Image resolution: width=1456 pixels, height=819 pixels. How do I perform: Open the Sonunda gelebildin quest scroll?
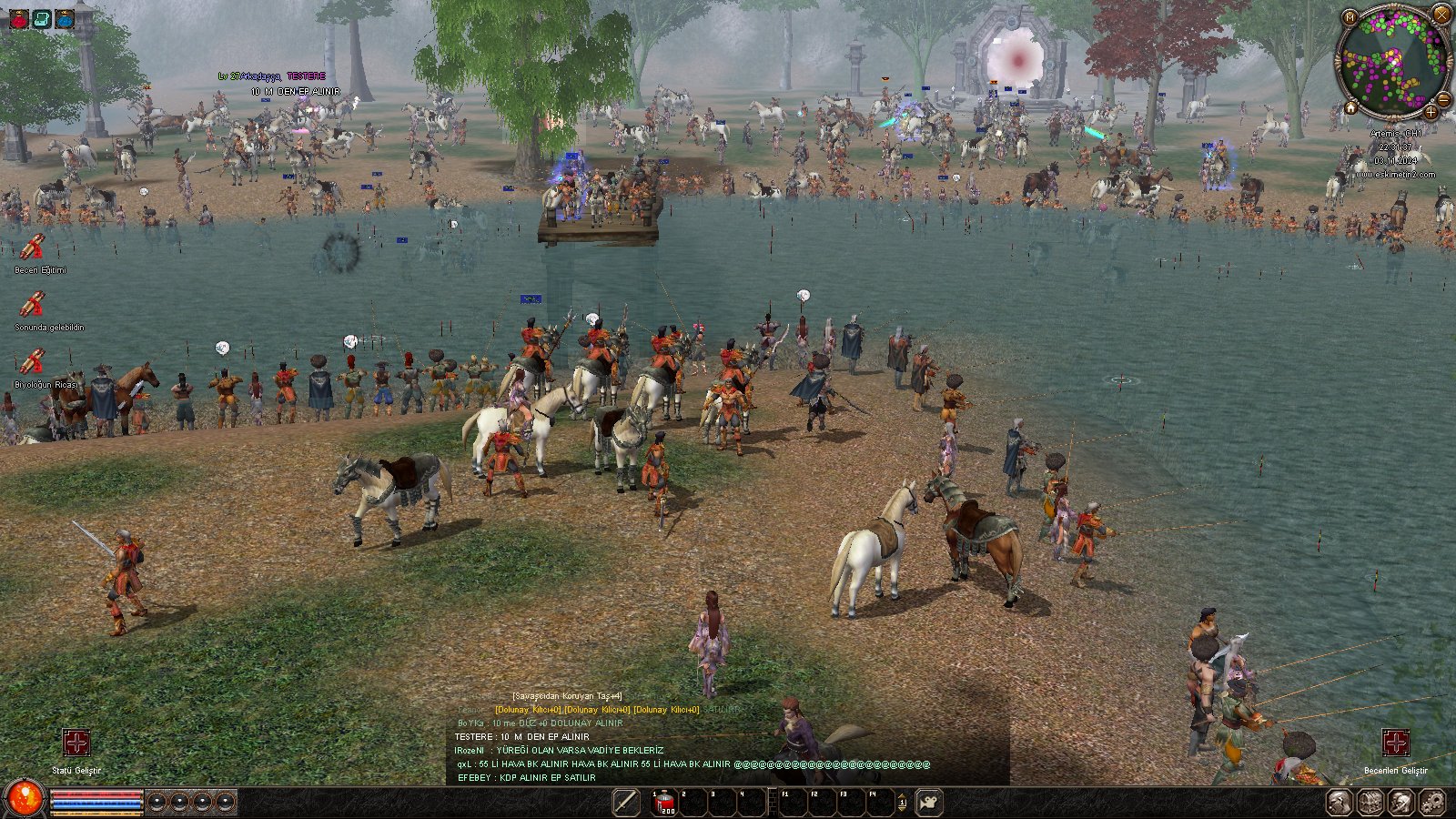click(x=33, y=305)
